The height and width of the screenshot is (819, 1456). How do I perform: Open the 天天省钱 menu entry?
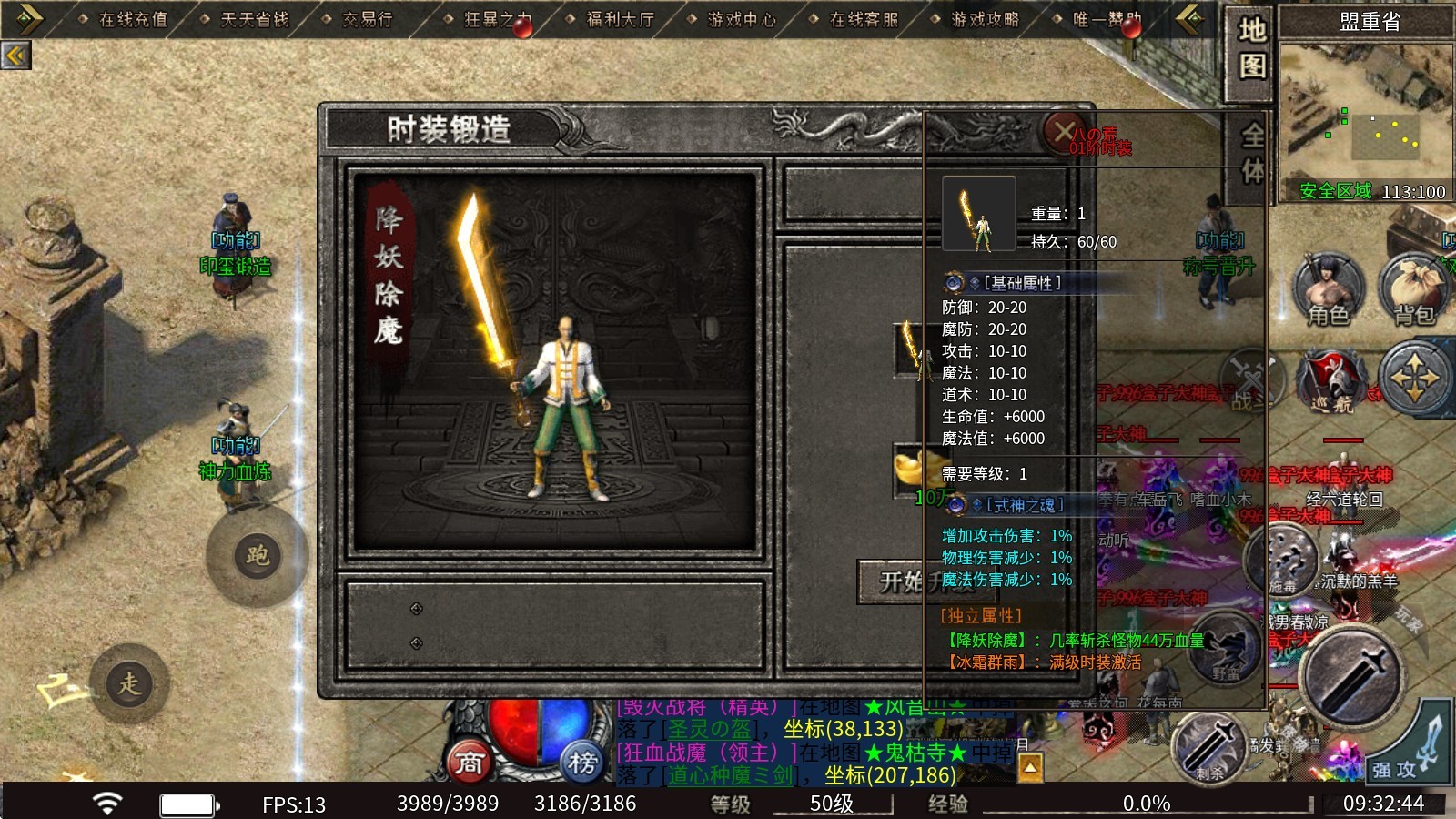click(x=255, y=19)
